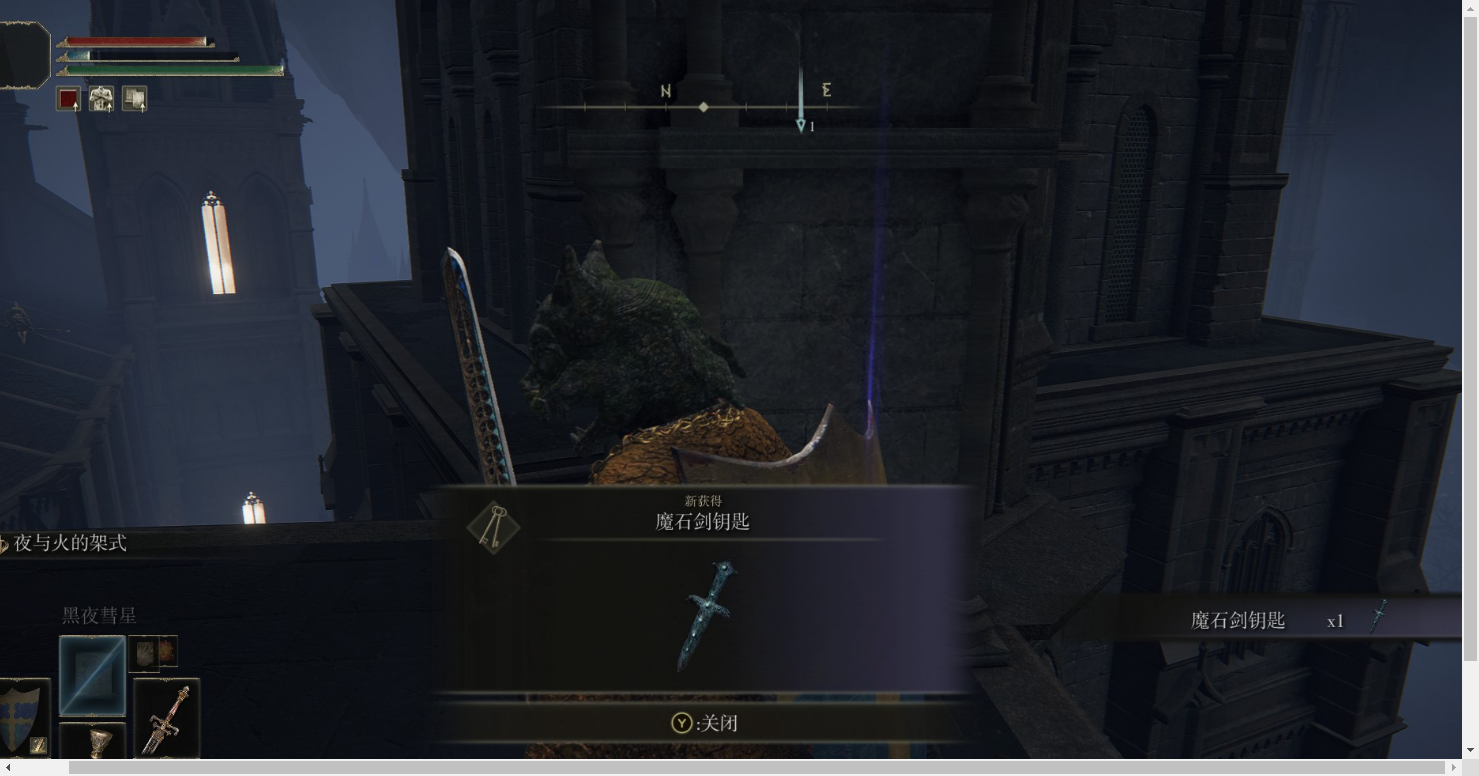The image size is (1479, 776).
Task: Select the goblet flask item slot
Action: (x=93, y=742)
